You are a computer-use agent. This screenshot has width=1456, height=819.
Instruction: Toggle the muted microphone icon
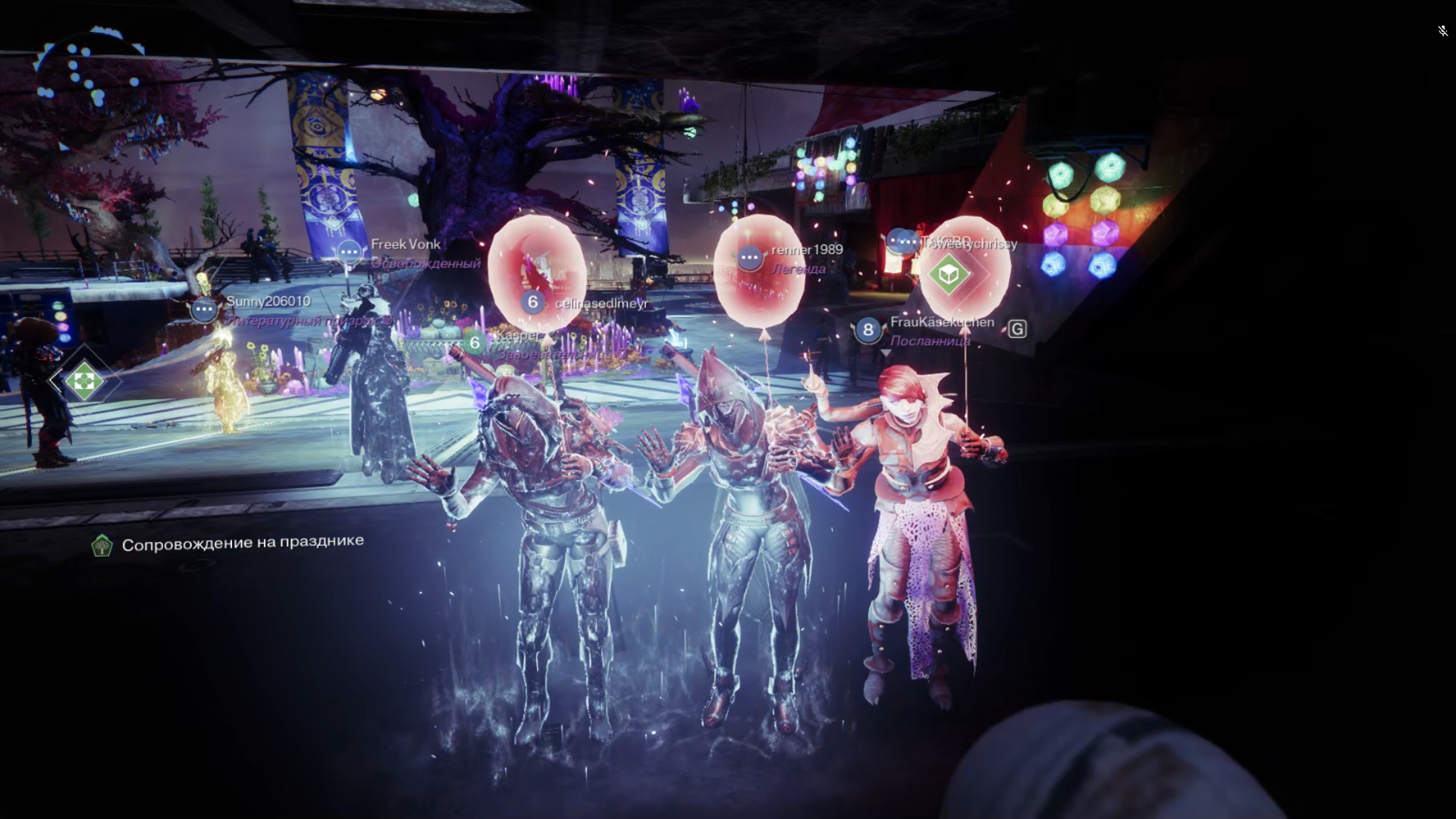coord(1442,31)
